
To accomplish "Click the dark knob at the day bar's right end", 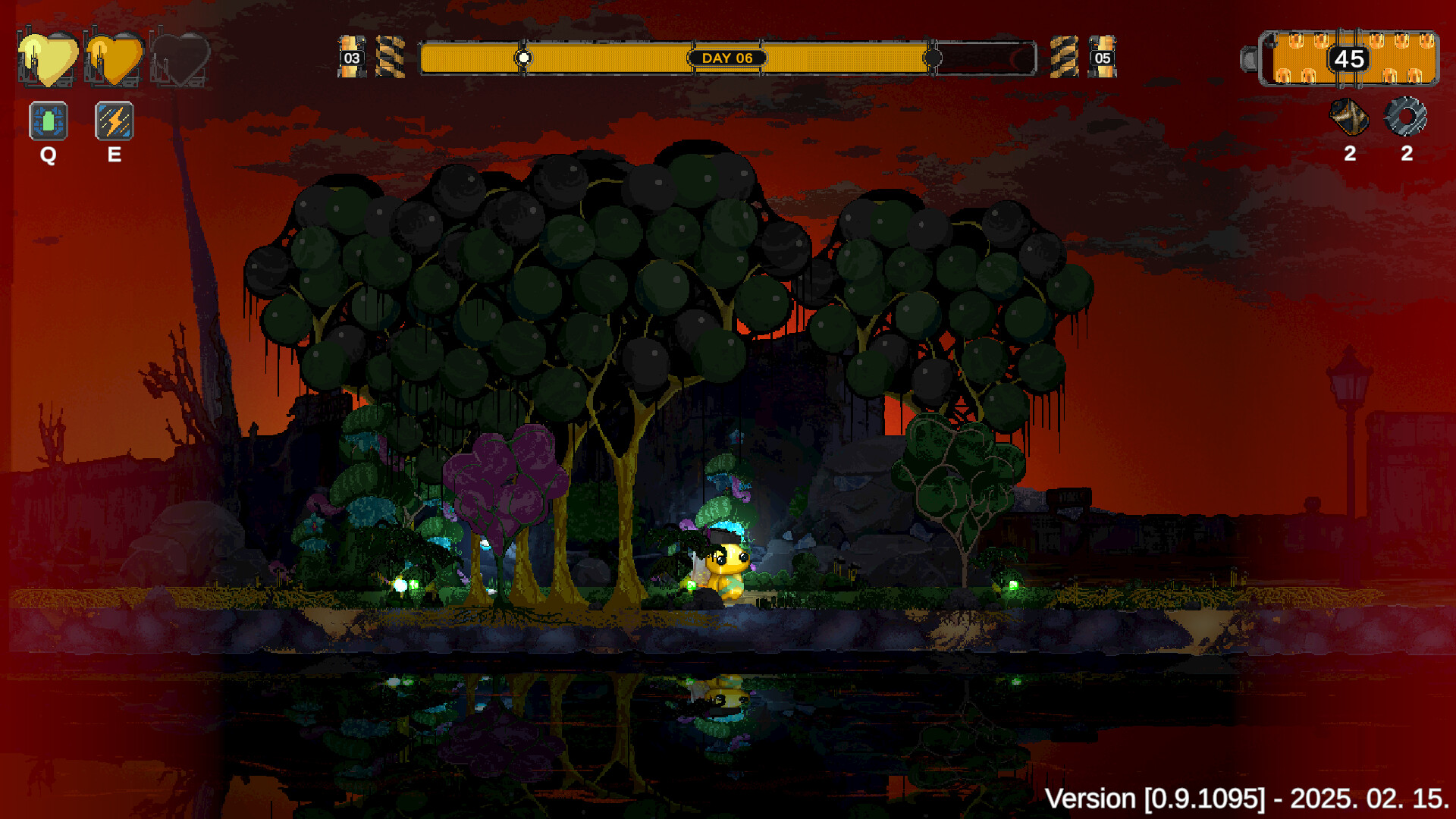I will 931,56.
